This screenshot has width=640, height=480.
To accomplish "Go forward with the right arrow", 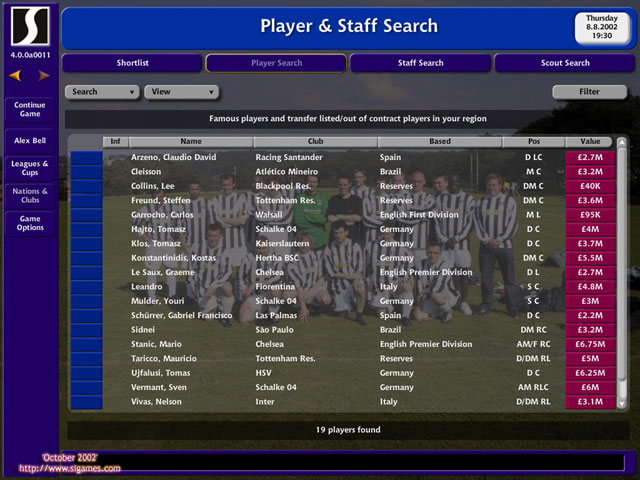I will 44,75.
